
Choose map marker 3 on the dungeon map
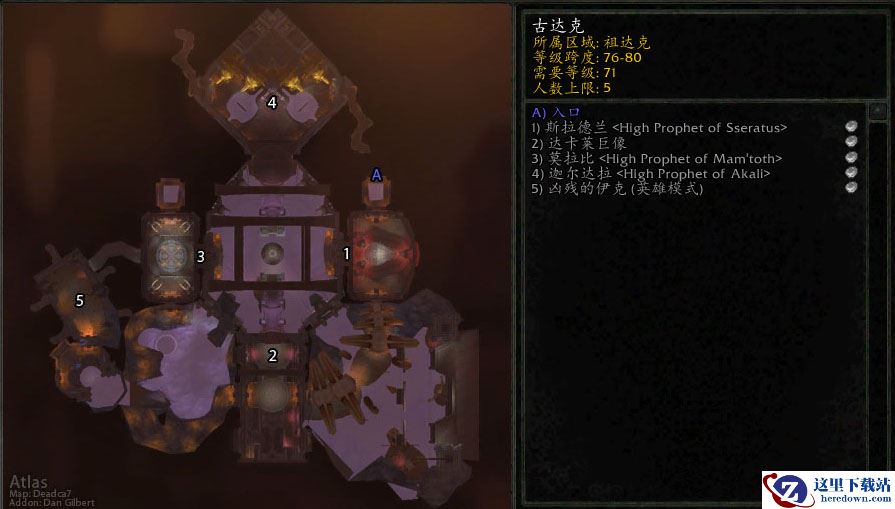(x=201, y=256)
